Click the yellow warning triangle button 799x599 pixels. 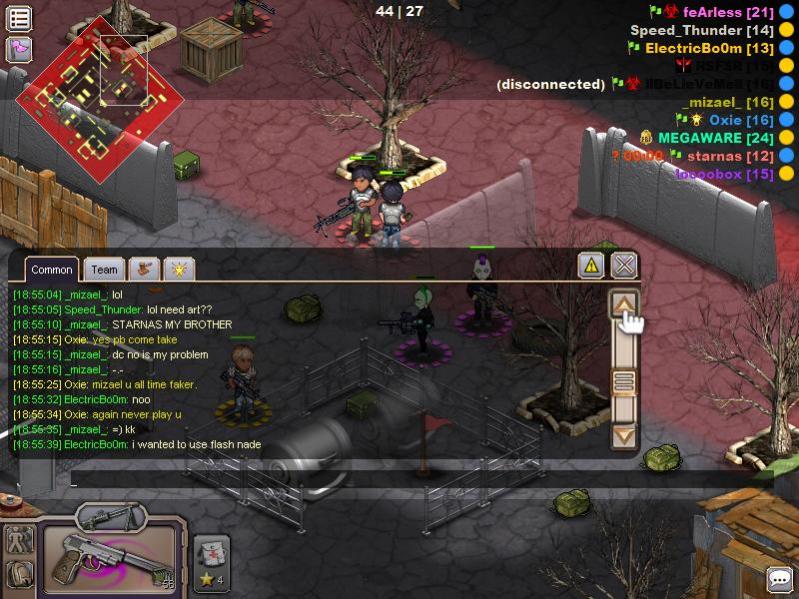[591, 265]
